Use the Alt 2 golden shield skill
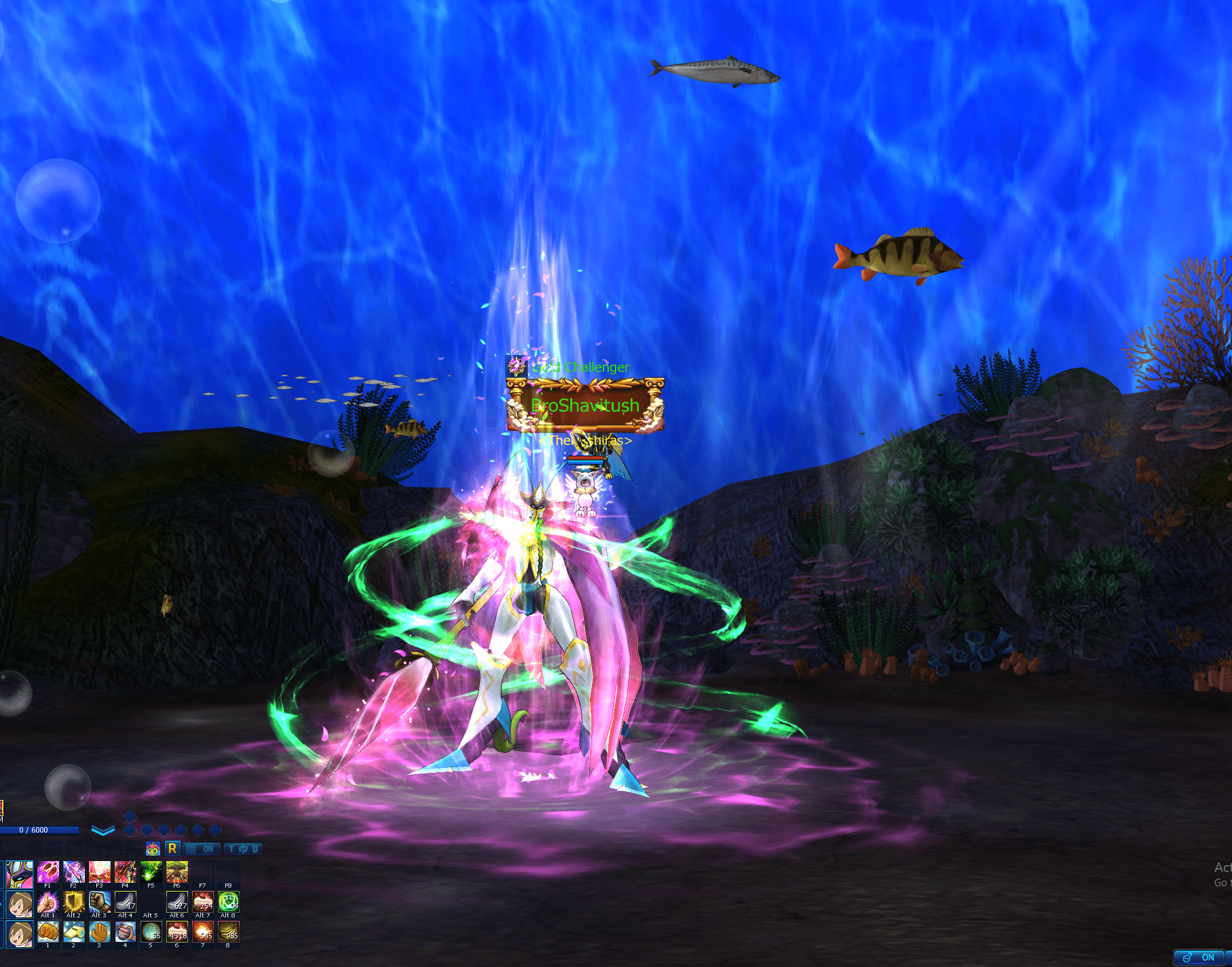 click(73, 902)
